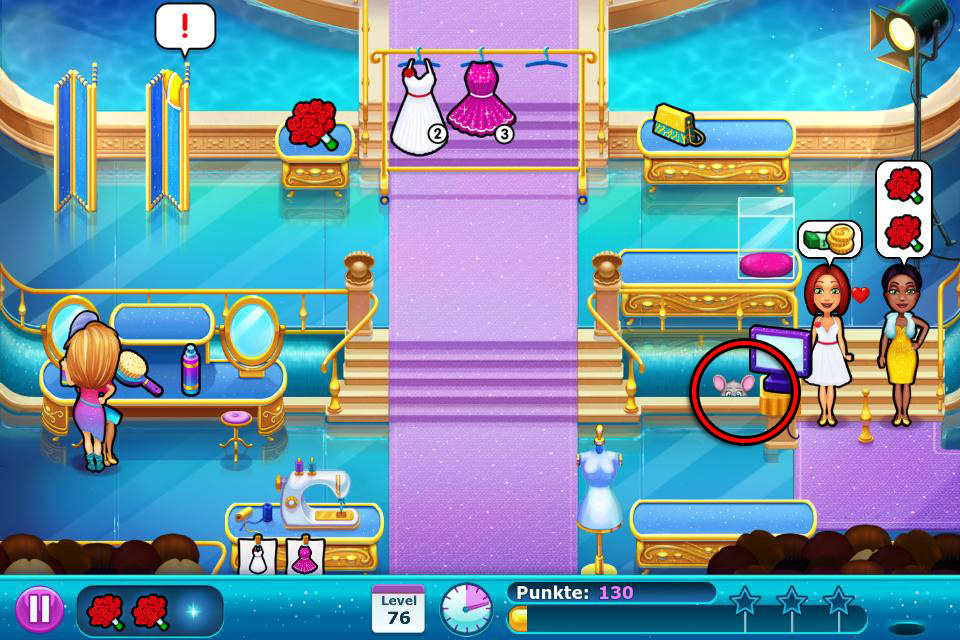960x640 pixels.
Task: Collect payment from the cash-and-coins bubble
Action: pyautogui.click(x=829, y=240)
